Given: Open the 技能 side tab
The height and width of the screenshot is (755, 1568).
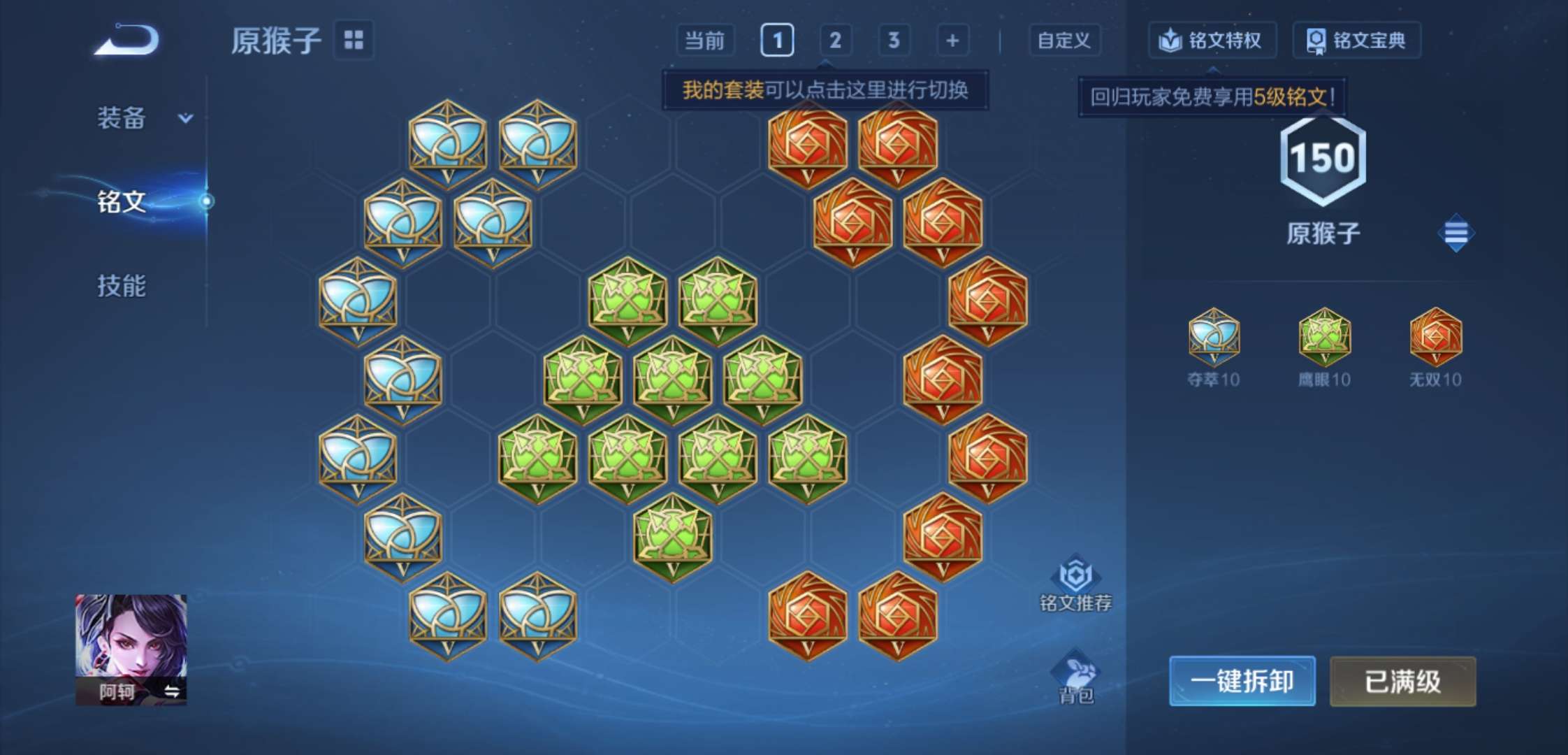Looking at the screenshot, I should [x=122, y=285].
